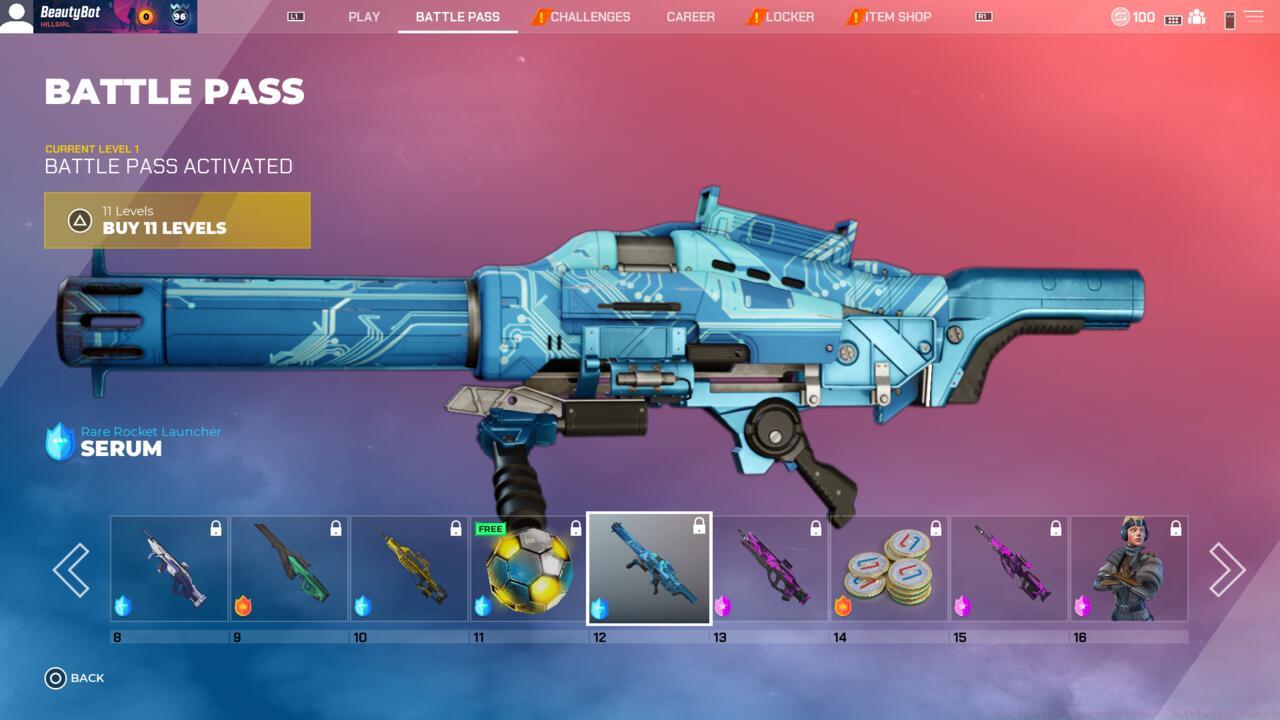Select the level 12 Serum rocket launcher tile
The image size is (1280, 720).
coord(649,569)
